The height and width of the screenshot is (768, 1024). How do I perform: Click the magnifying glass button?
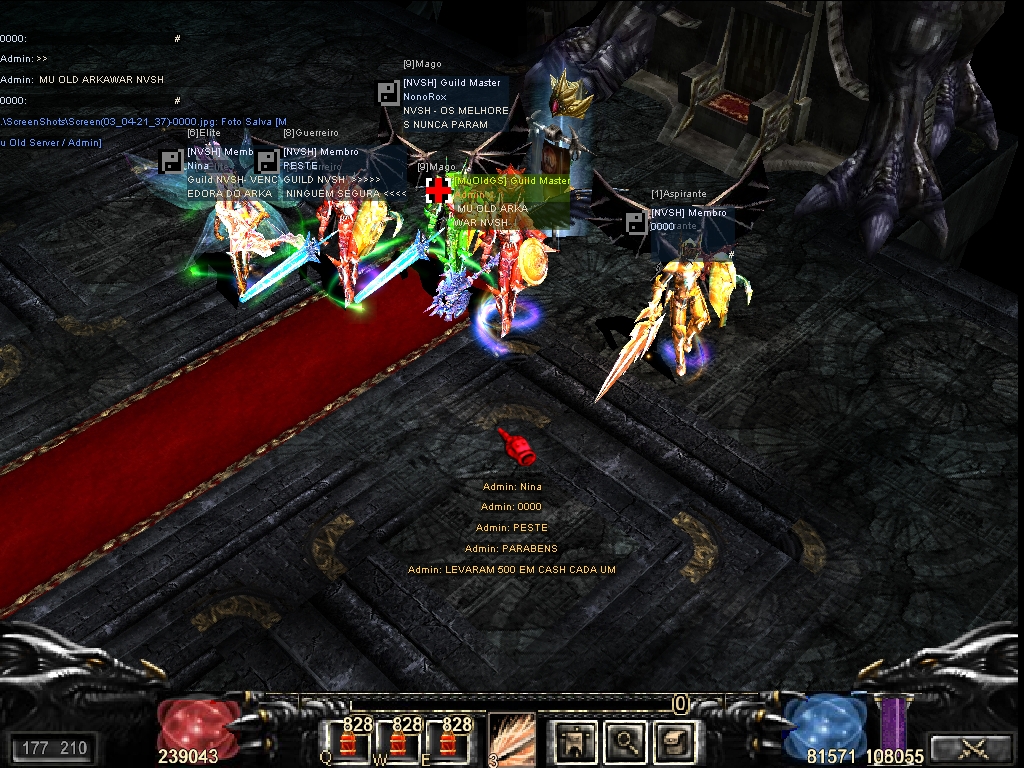tap(627, 741)
